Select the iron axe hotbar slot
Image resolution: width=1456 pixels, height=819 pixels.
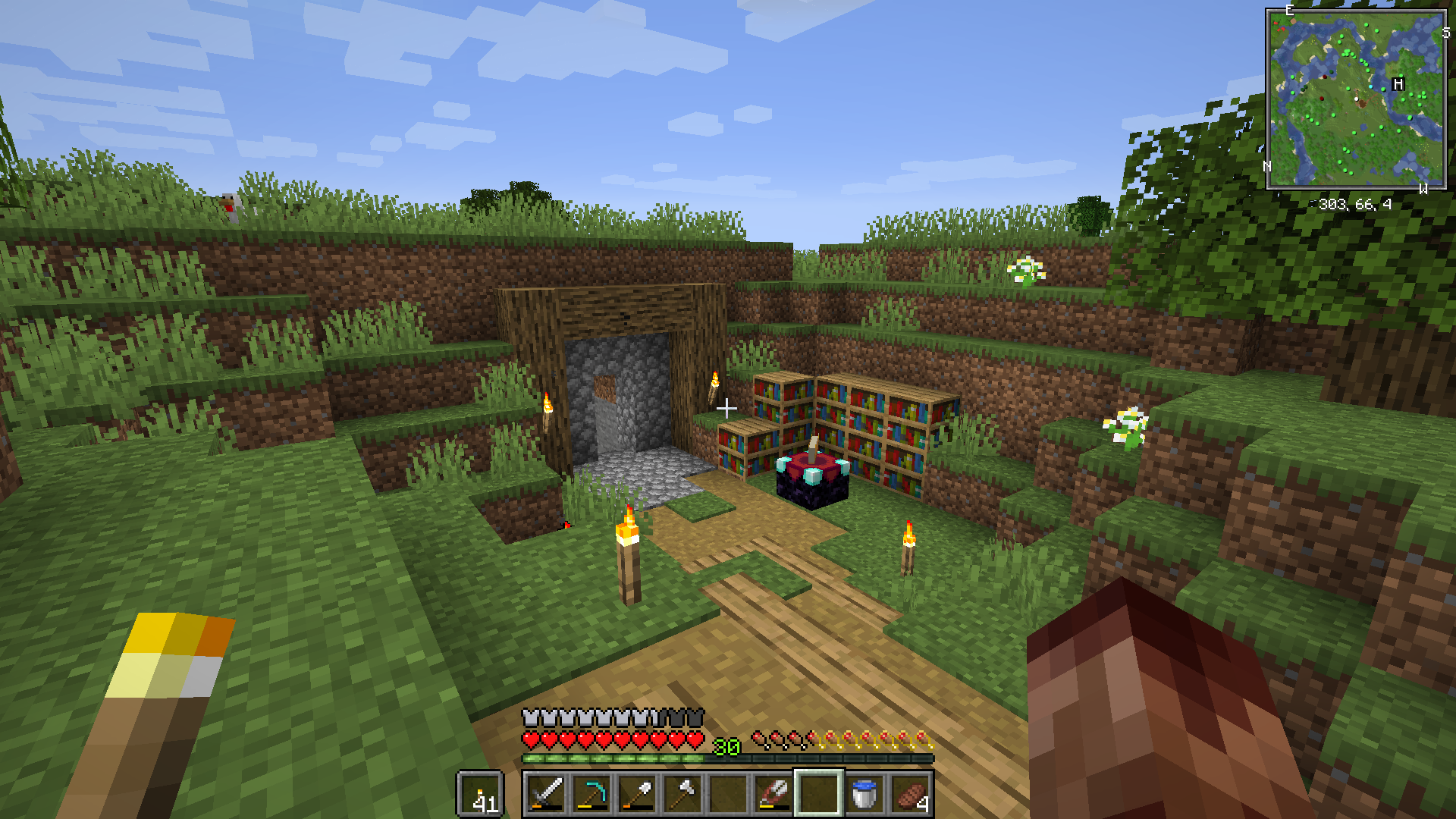click(682, 794)
